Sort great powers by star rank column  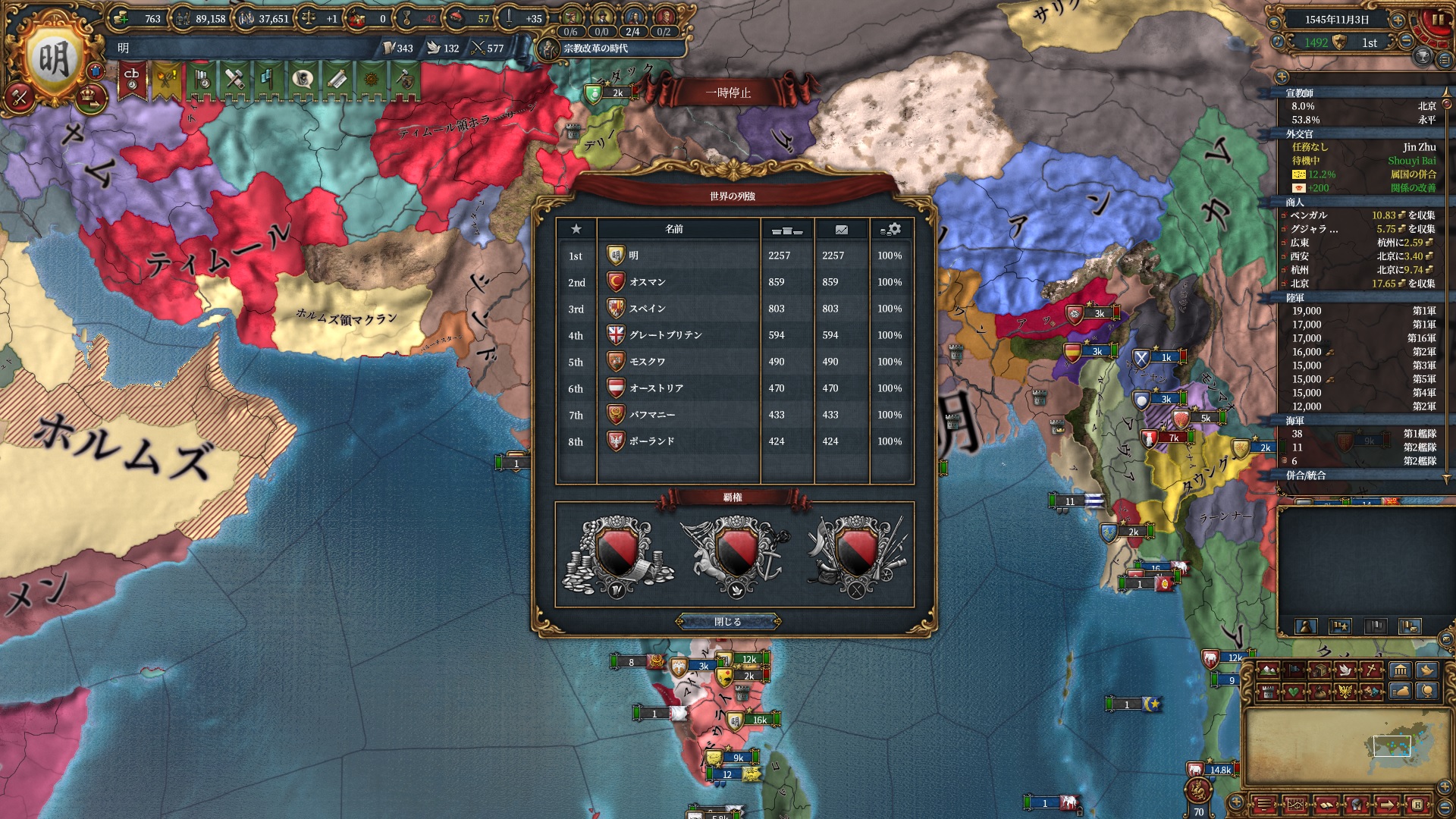pyautogui.click(x=576, y=229)
